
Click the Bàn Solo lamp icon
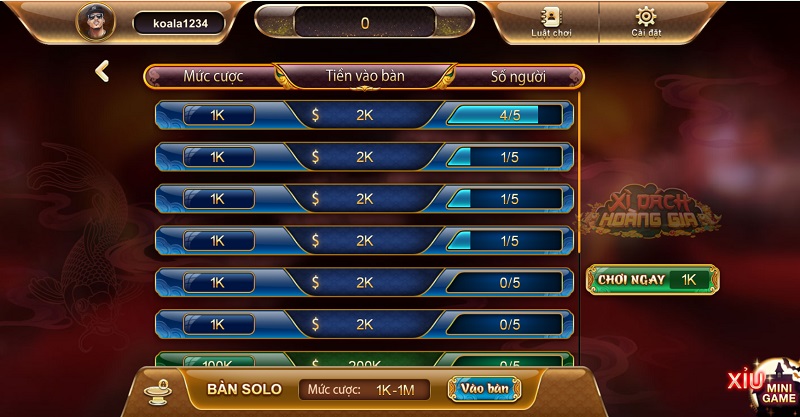tap(158, 388)
